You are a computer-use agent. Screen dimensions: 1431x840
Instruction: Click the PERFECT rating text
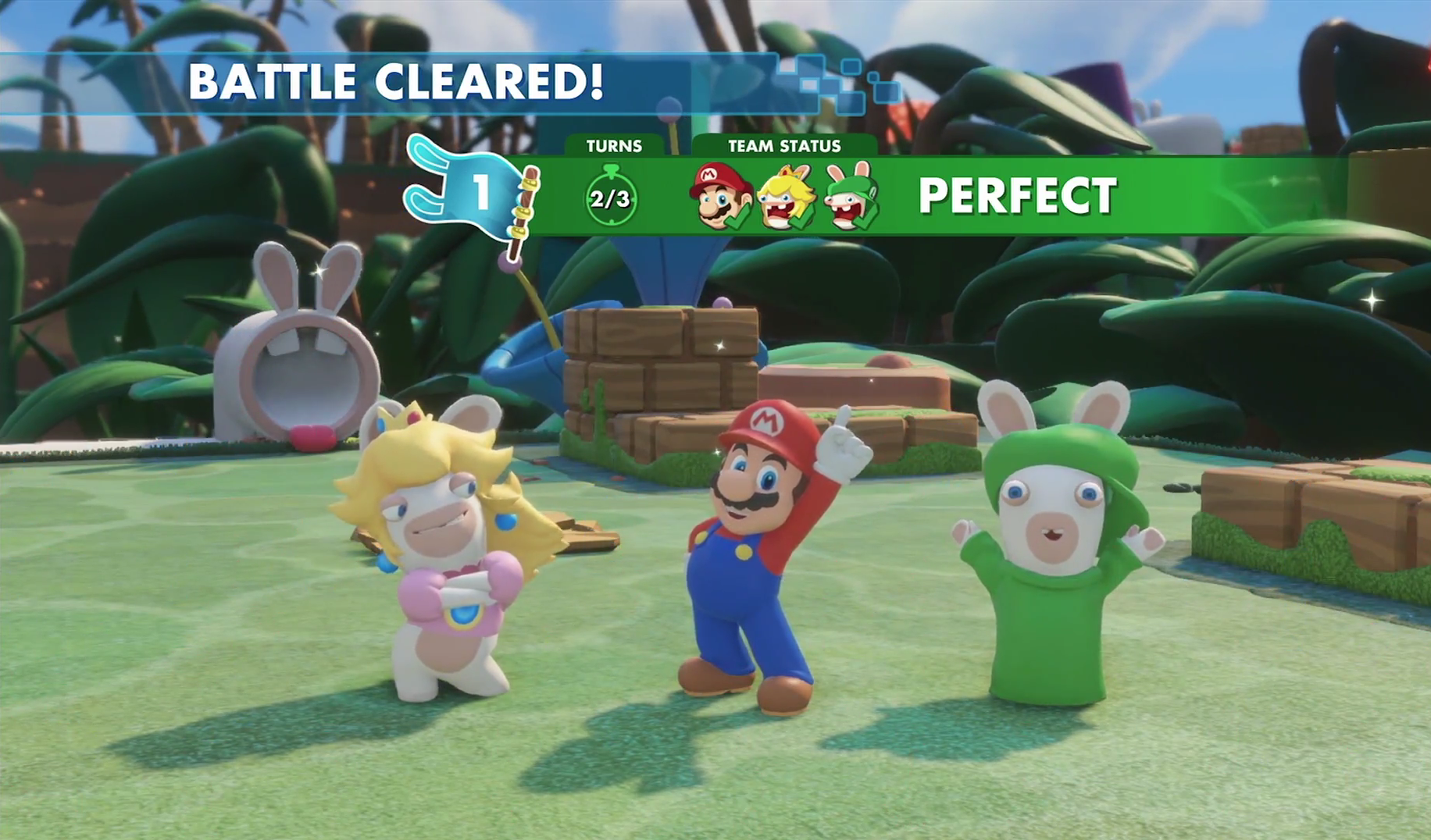coord(1019,195)
